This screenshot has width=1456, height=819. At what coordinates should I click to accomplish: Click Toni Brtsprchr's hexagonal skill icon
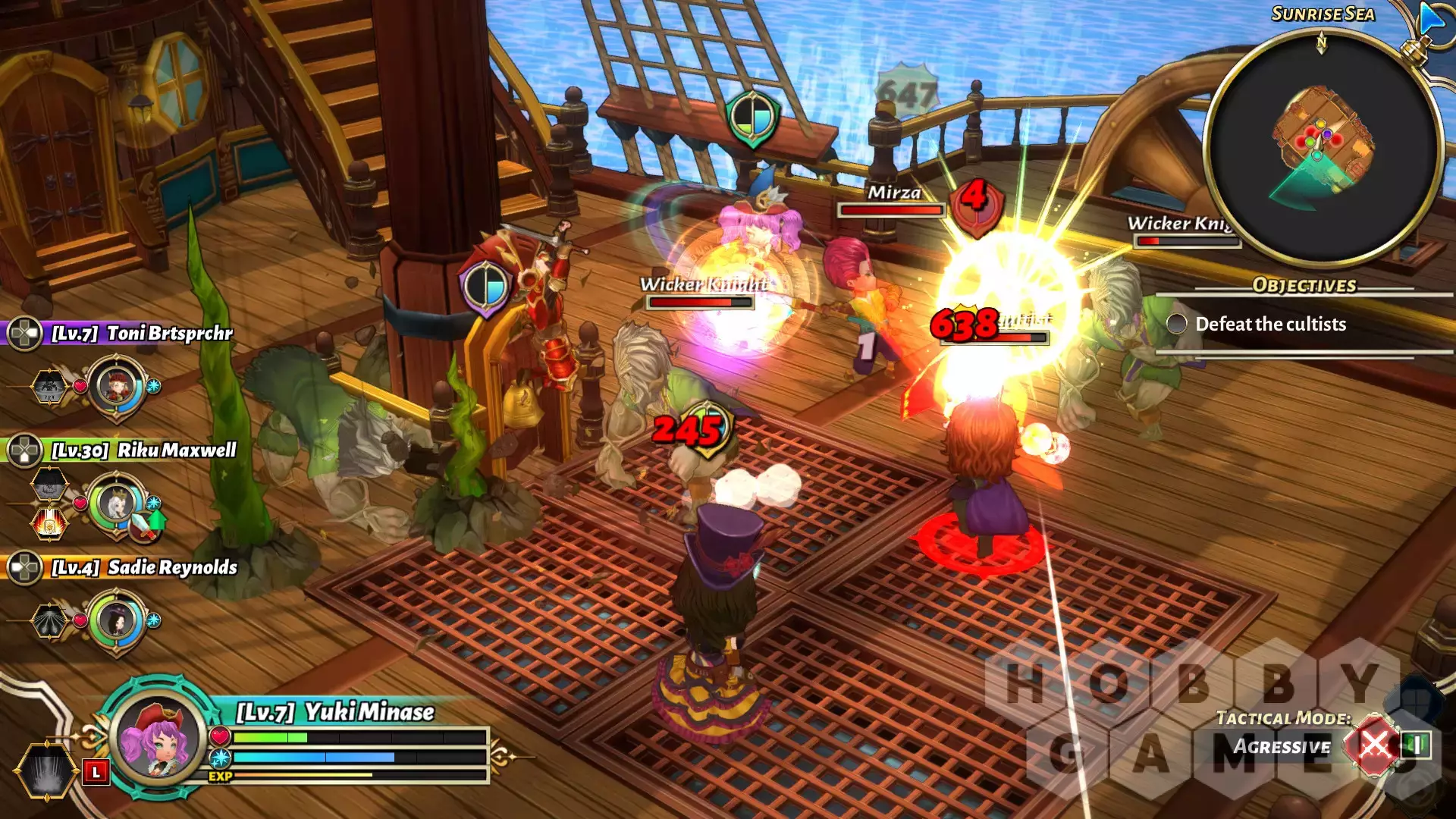pyautogui.click(x=49, y=387)
